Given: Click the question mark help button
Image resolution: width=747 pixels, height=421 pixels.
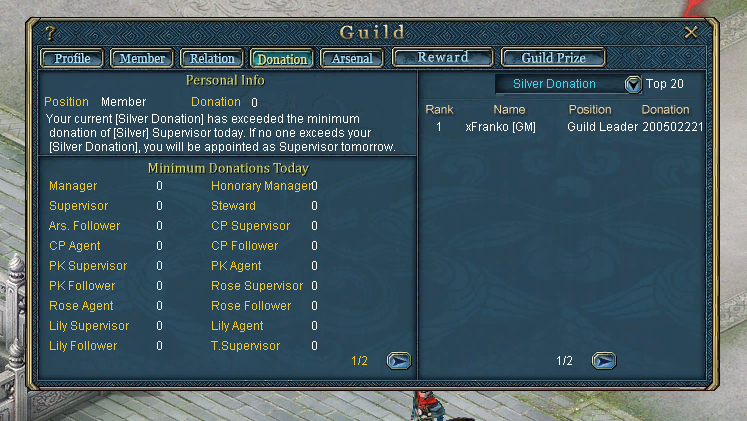Looking at the screenshot, I should pos(51,33).
